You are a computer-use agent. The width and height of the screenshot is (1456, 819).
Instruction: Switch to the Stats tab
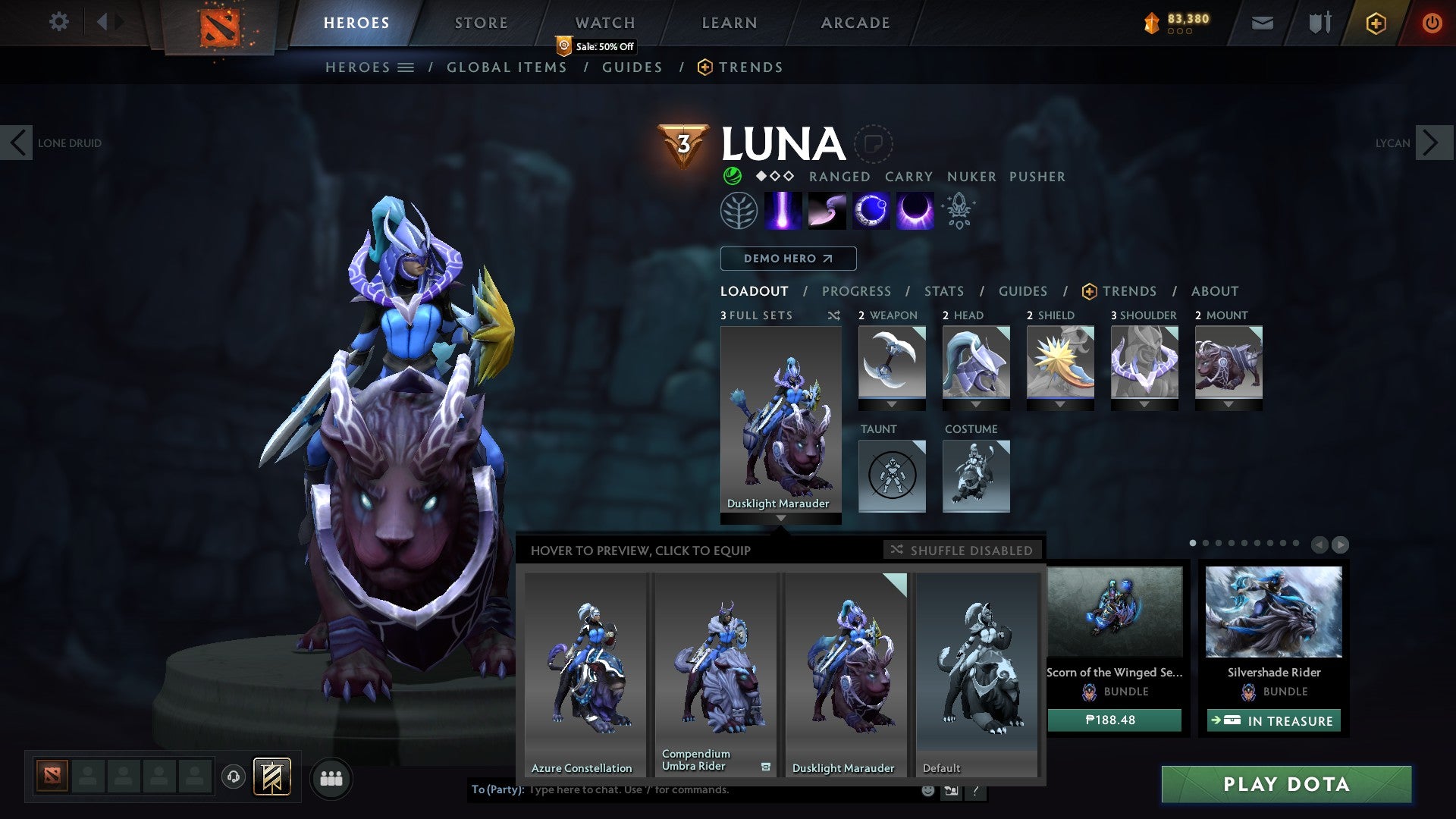tap(943, 291)
